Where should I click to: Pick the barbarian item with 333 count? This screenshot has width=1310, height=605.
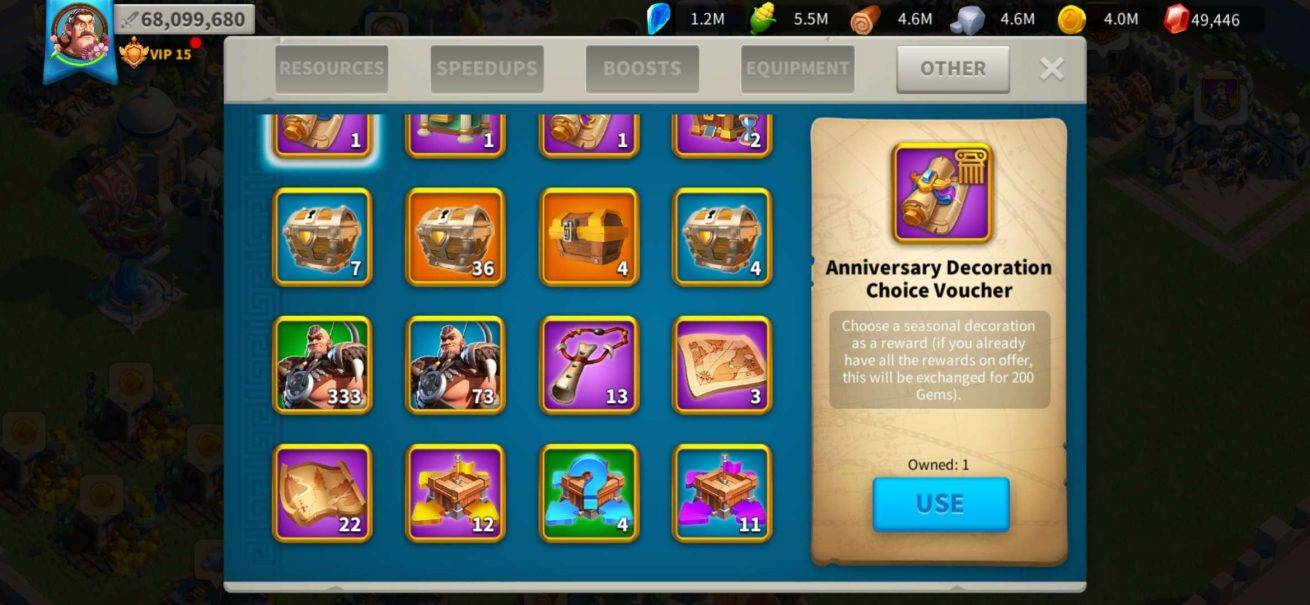tap(323, 365)
